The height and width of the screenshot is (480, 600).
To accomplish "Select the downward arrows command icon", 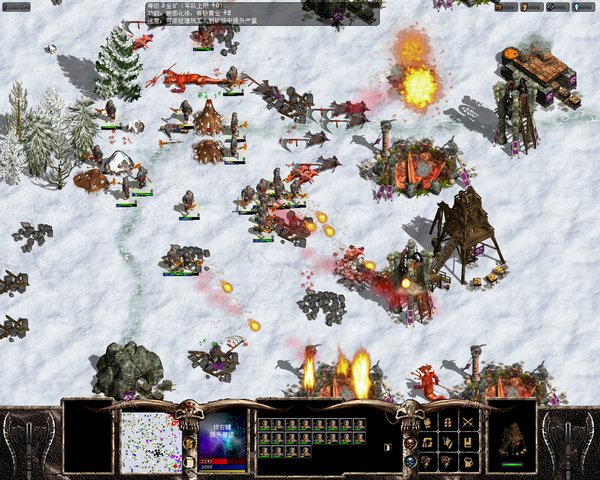I will 448,443.
